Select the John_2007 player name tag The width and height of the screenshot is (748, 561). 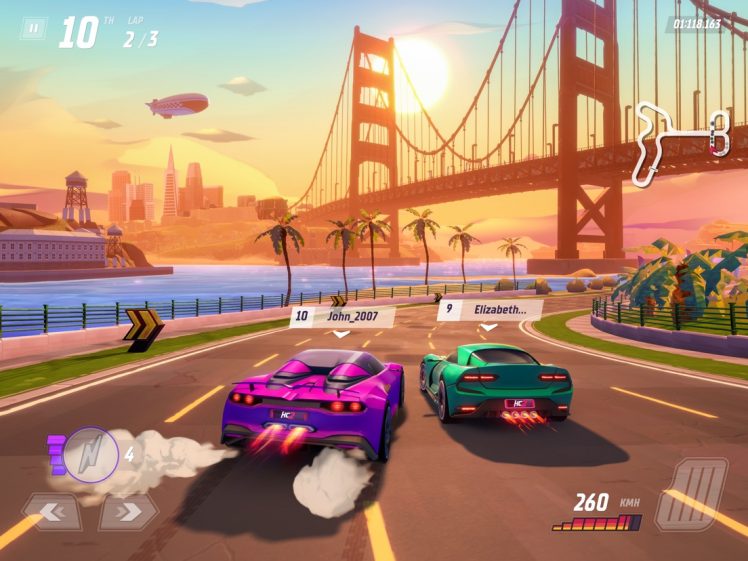pyautogui.click(x=342, y=316)
